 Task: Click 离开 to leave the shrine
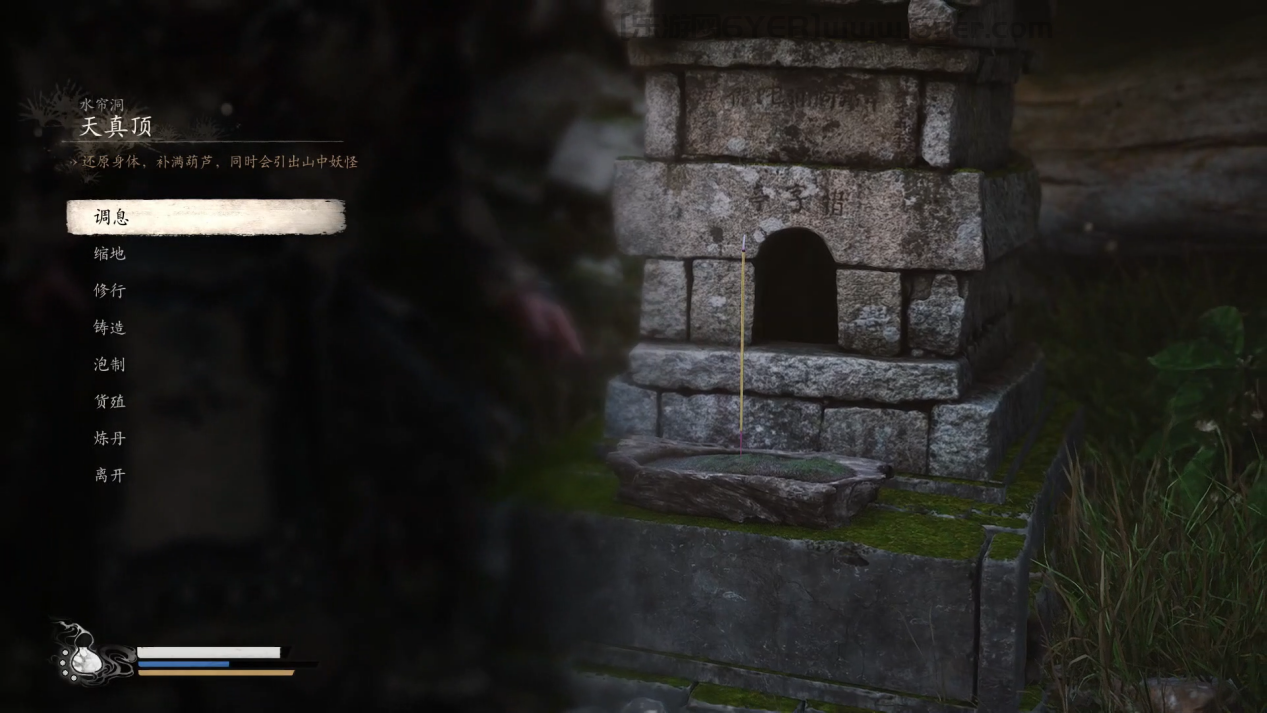pos(110,475)
